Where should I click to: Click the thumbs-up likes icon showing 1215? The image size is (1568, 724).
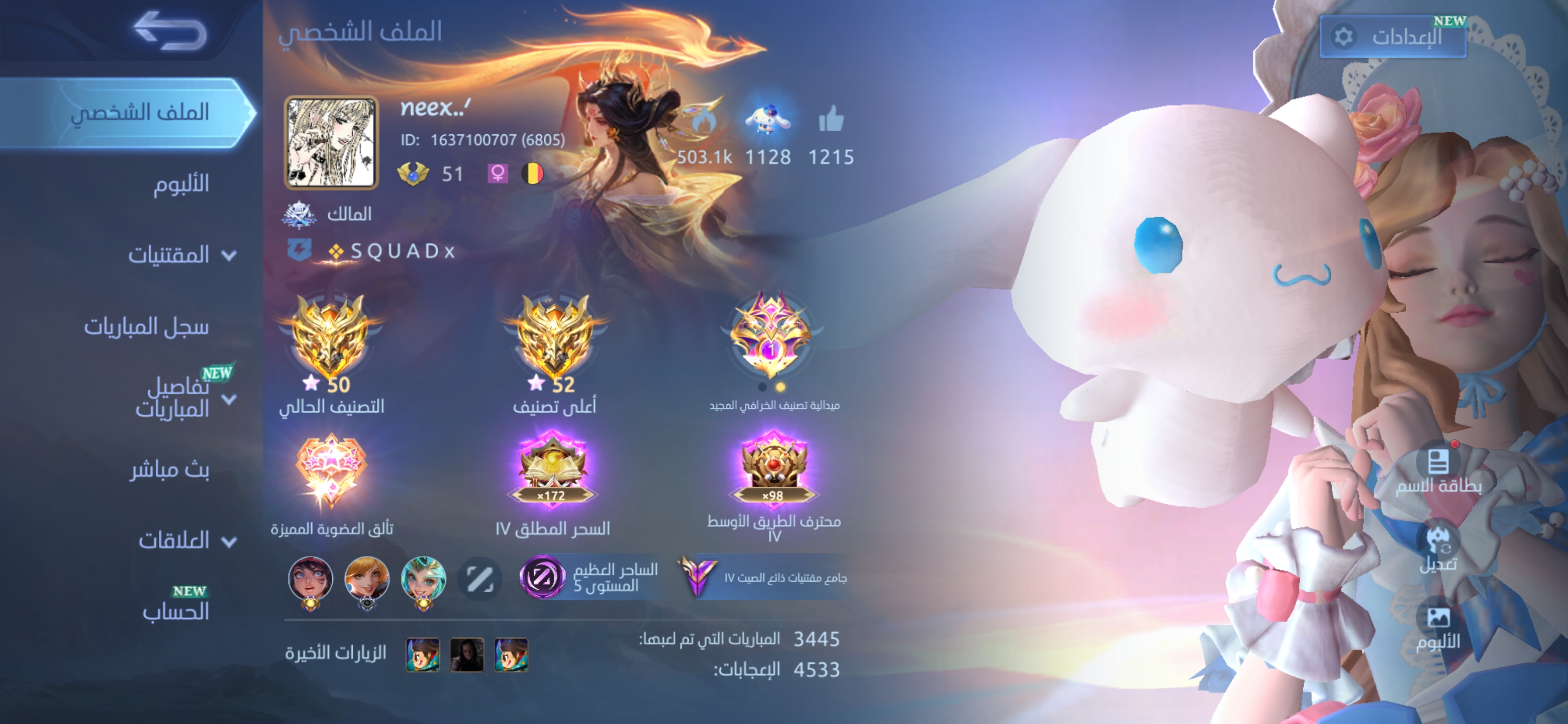(x=831, y=122)
